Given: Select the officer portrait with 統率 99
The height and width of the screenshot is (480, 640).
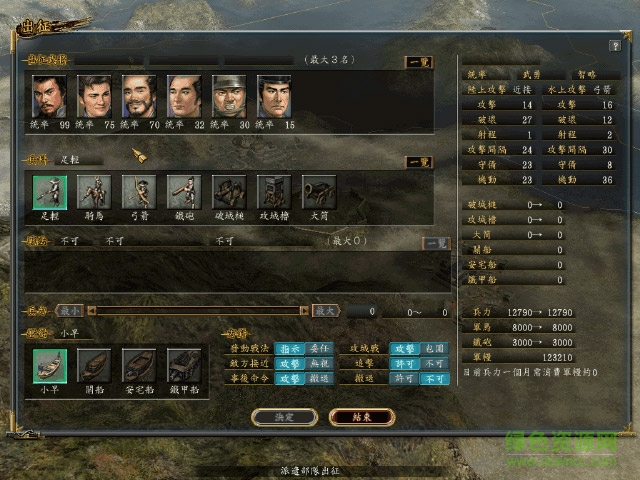Looking at the screenshot, I should click(x=49, y=96).
